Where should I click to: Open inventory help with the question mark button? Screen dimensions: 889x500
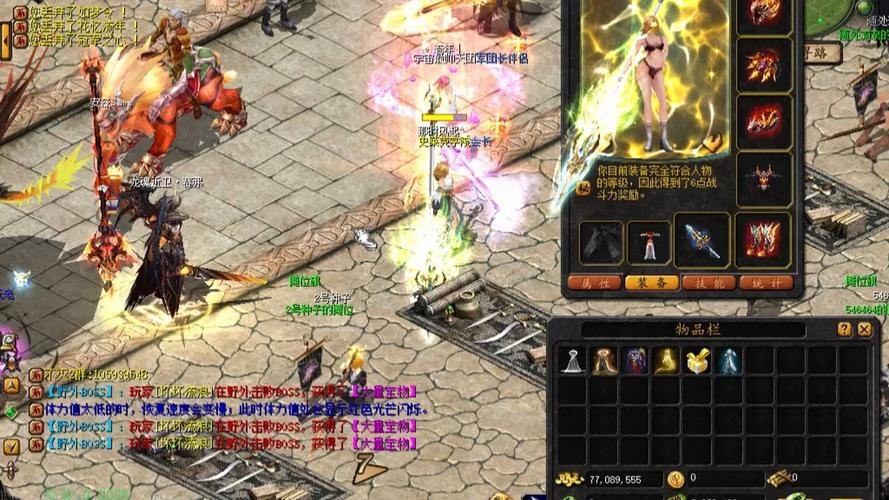pos(844,329)
